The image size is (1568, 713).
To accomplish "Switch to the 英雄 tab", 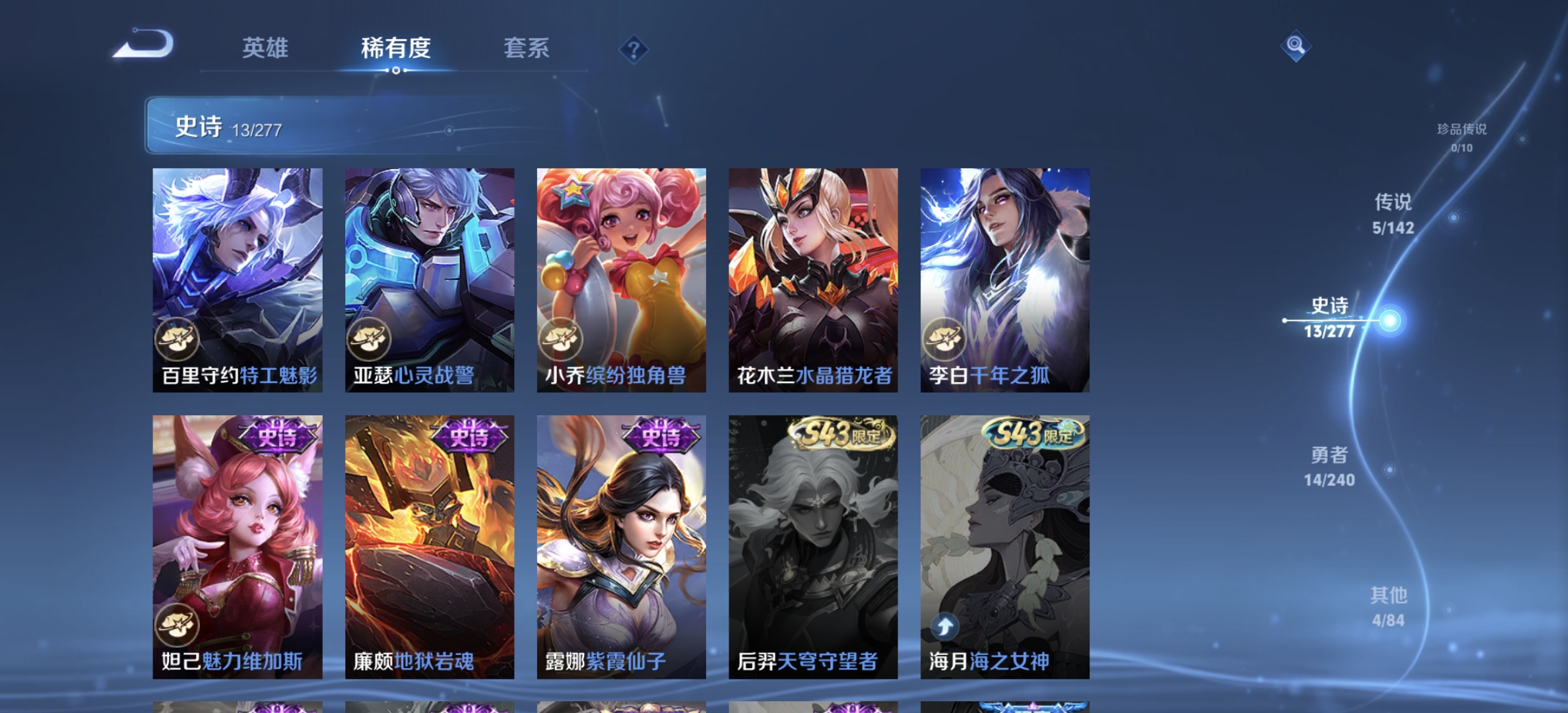I will tap(265, 48).
